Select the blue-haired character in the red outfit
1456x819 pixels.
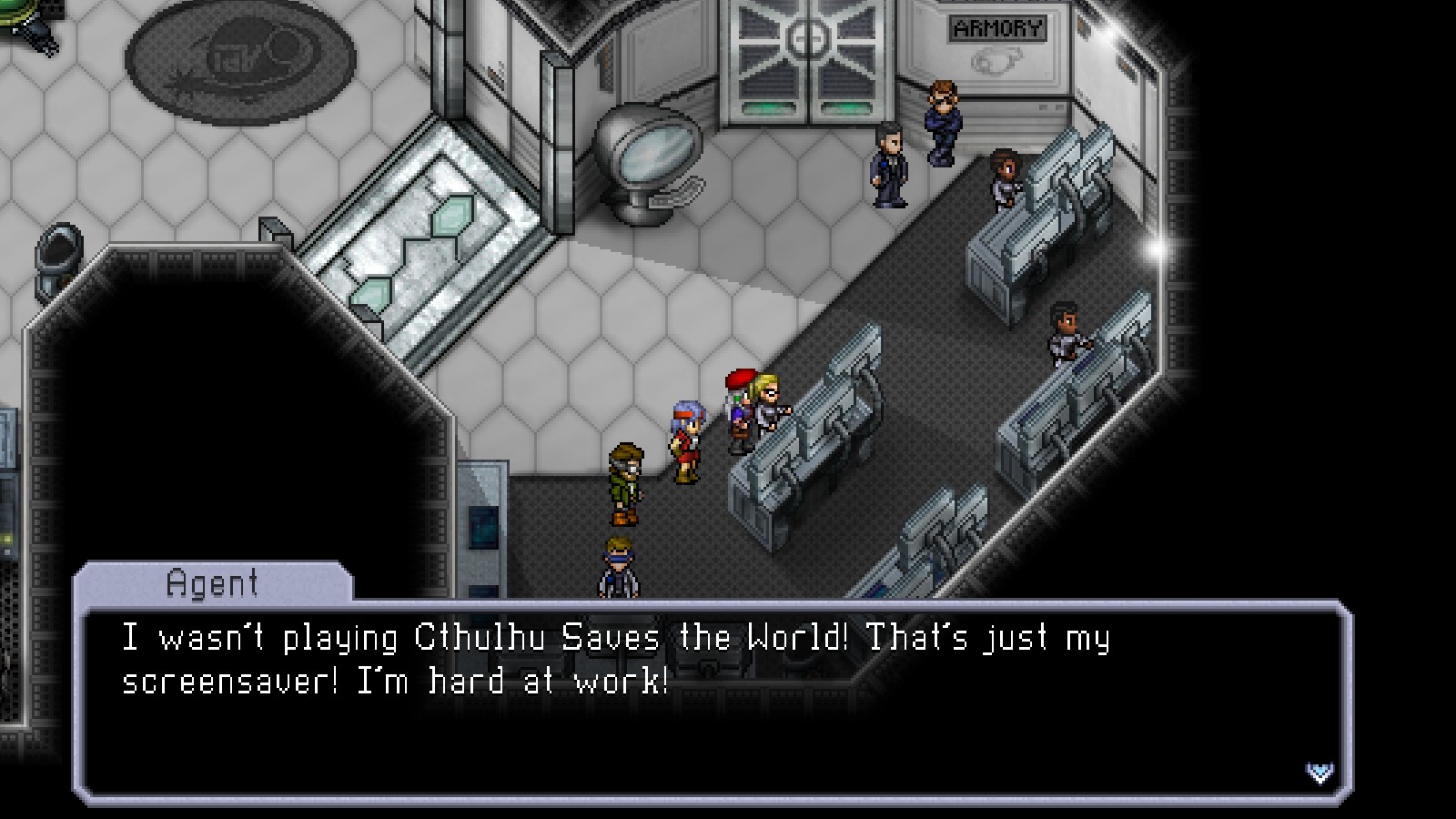tap(689, 437)
